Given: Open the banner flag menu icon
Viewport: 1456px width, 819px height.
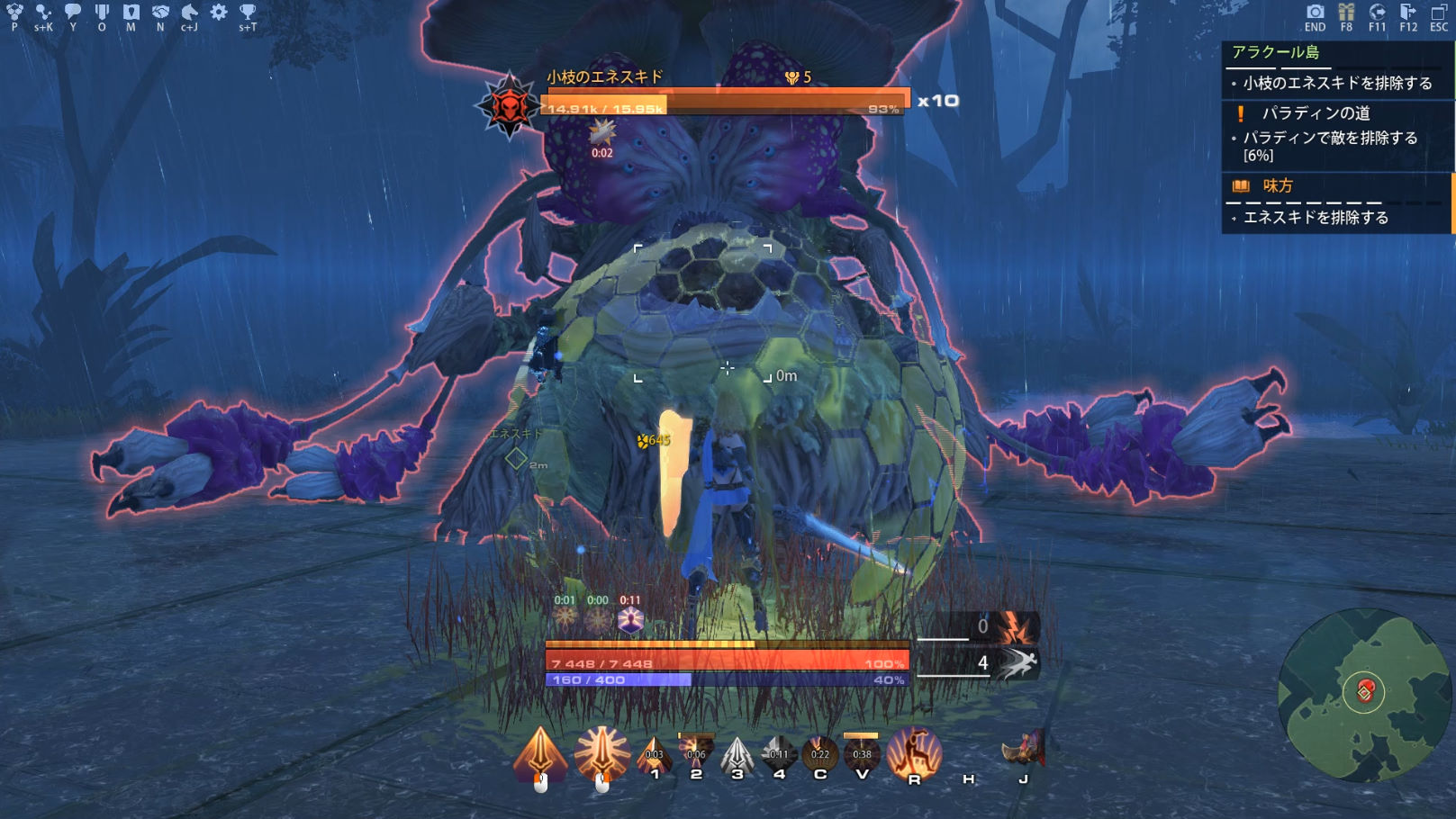Looking at the screenshot, I should (x=102, y=12).
